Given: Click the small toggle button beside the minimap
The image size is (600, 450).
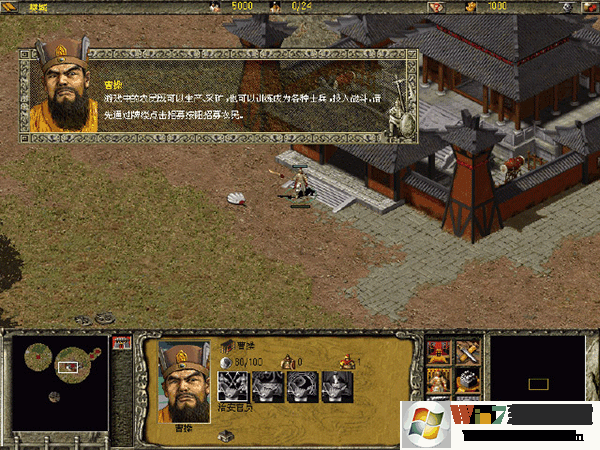Looking at the screenshot, I should coord(121,342).
